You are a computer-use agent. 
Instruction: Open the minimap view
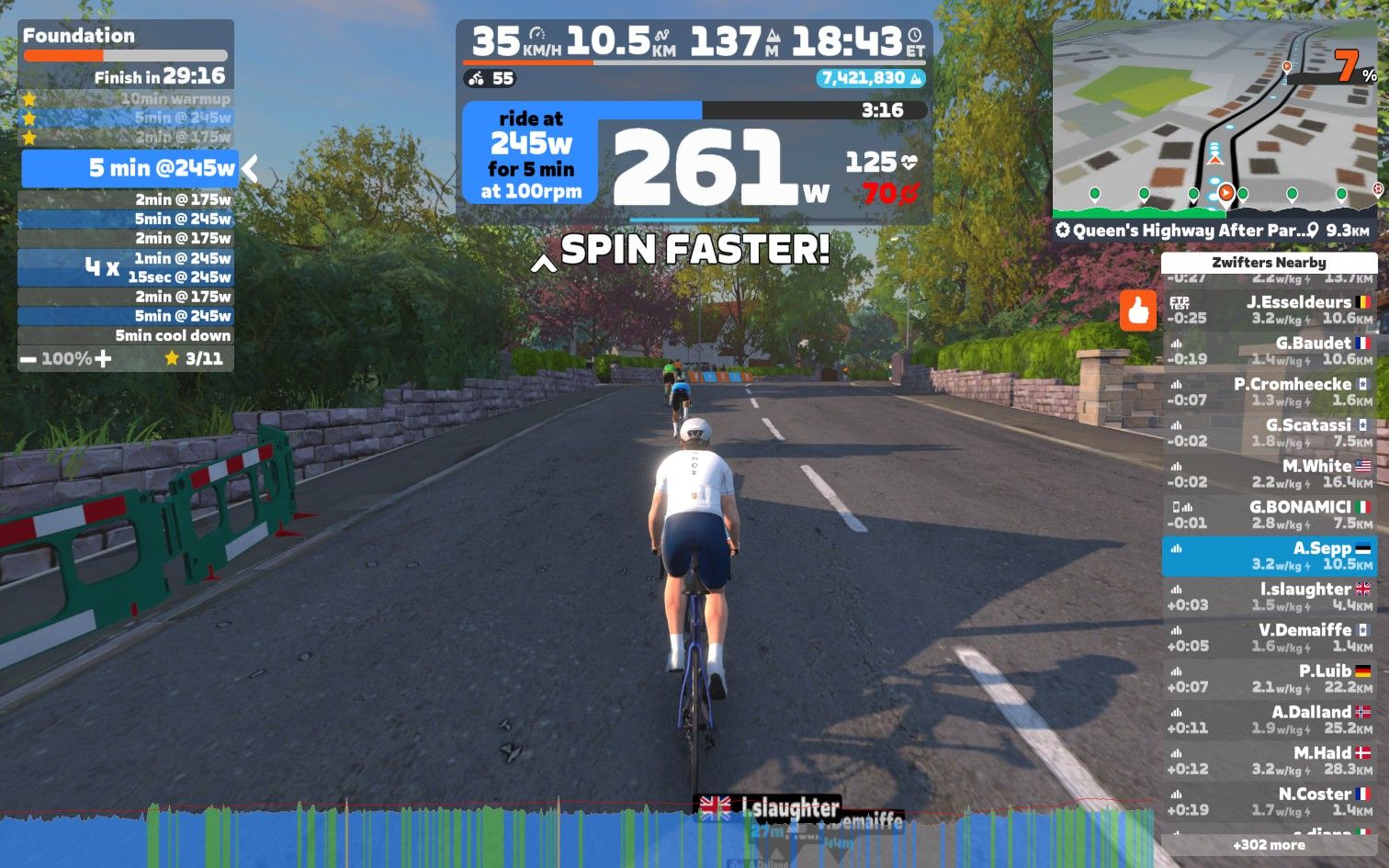coord(1214,119)
